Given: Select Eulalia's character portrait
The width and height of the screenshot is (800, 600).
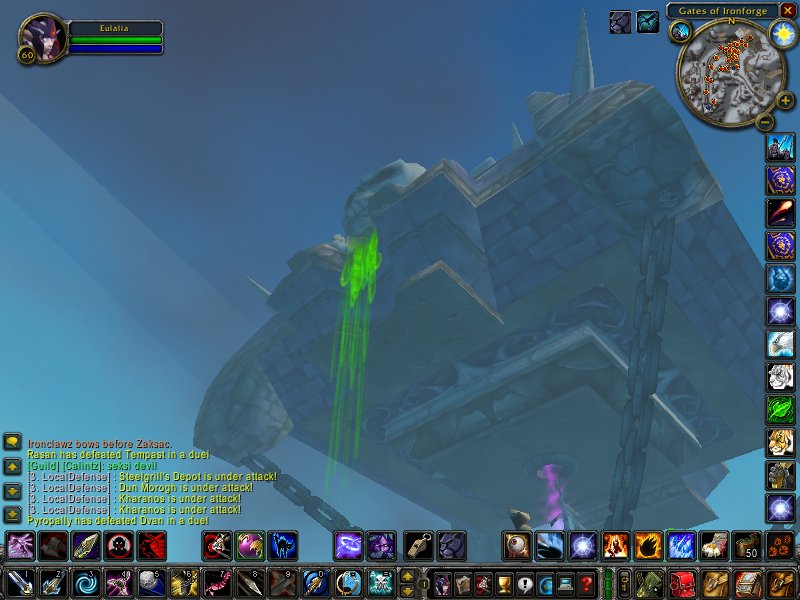Looking at the screenshot, I should 43,38.
